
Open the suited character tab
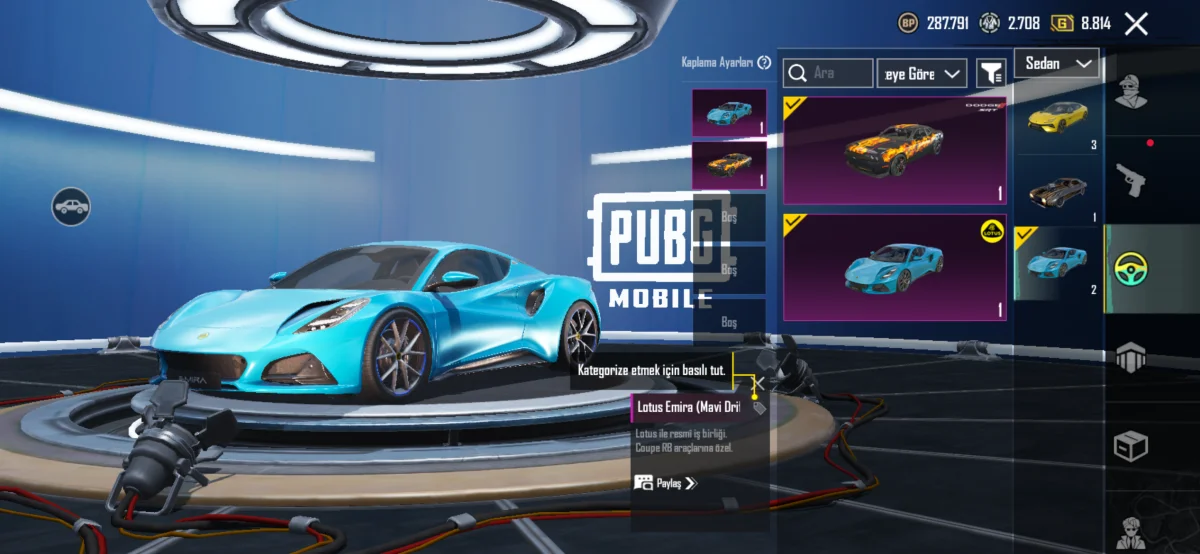pos(1131,532)
